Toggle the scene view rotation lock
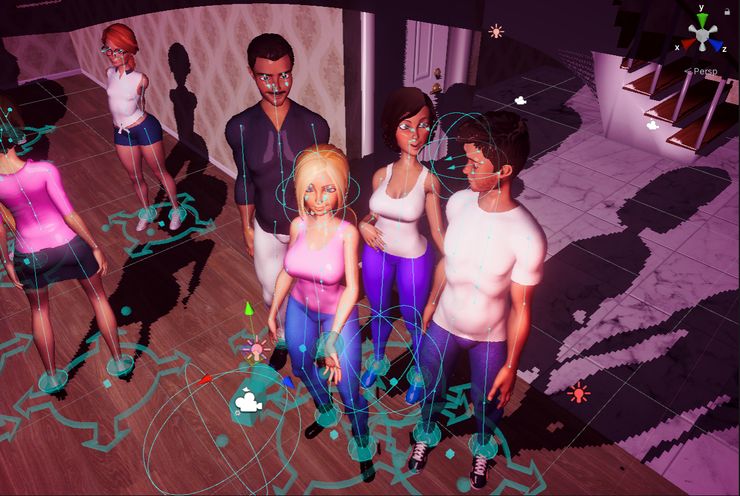This screenshot has width=740, height=496. pyautogui.click(x=728, y=13)
